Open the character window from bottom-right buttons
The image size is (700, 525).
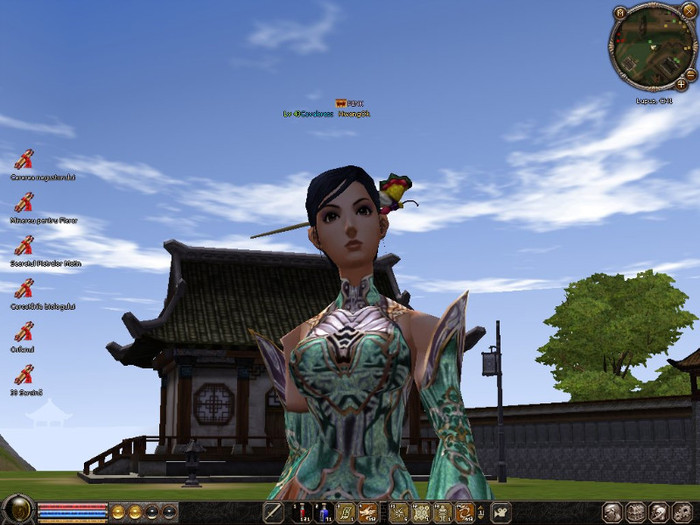click(x=611, y=512)
